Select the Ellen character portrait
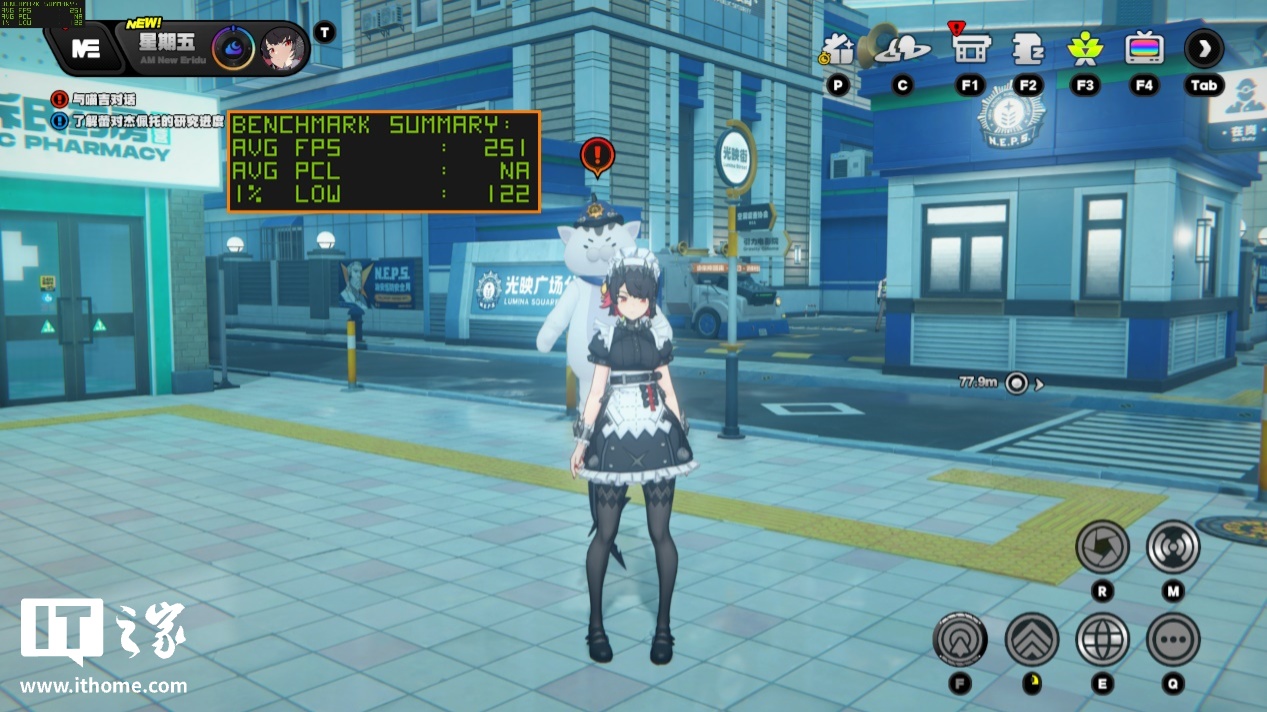 [283, 47]
